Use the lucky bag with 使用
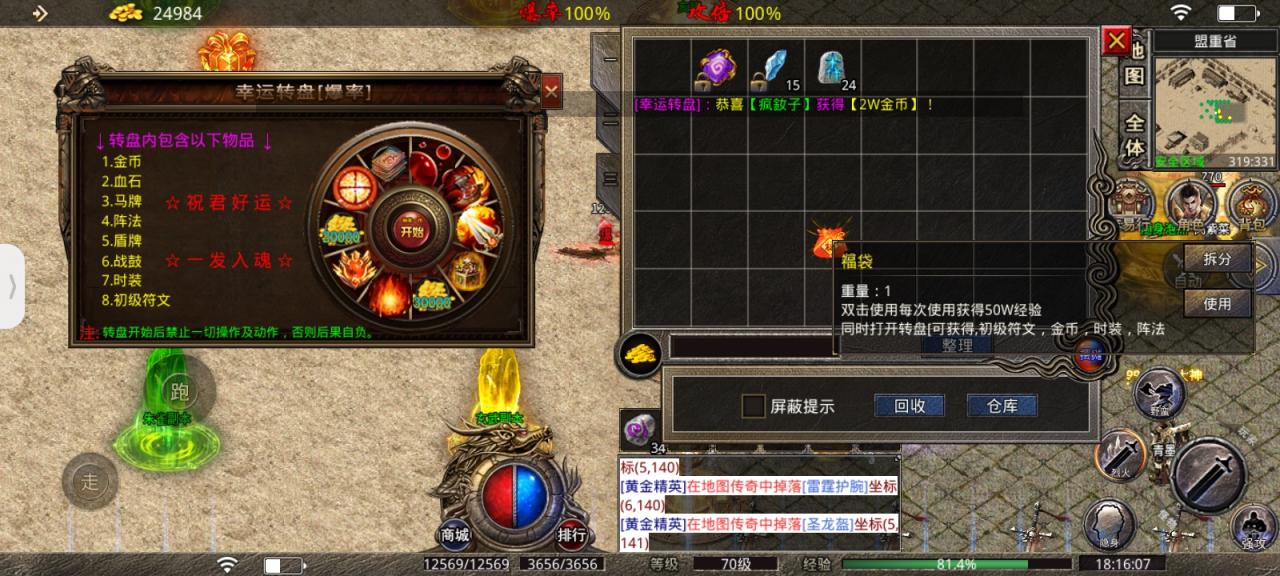 (1217, 303)
